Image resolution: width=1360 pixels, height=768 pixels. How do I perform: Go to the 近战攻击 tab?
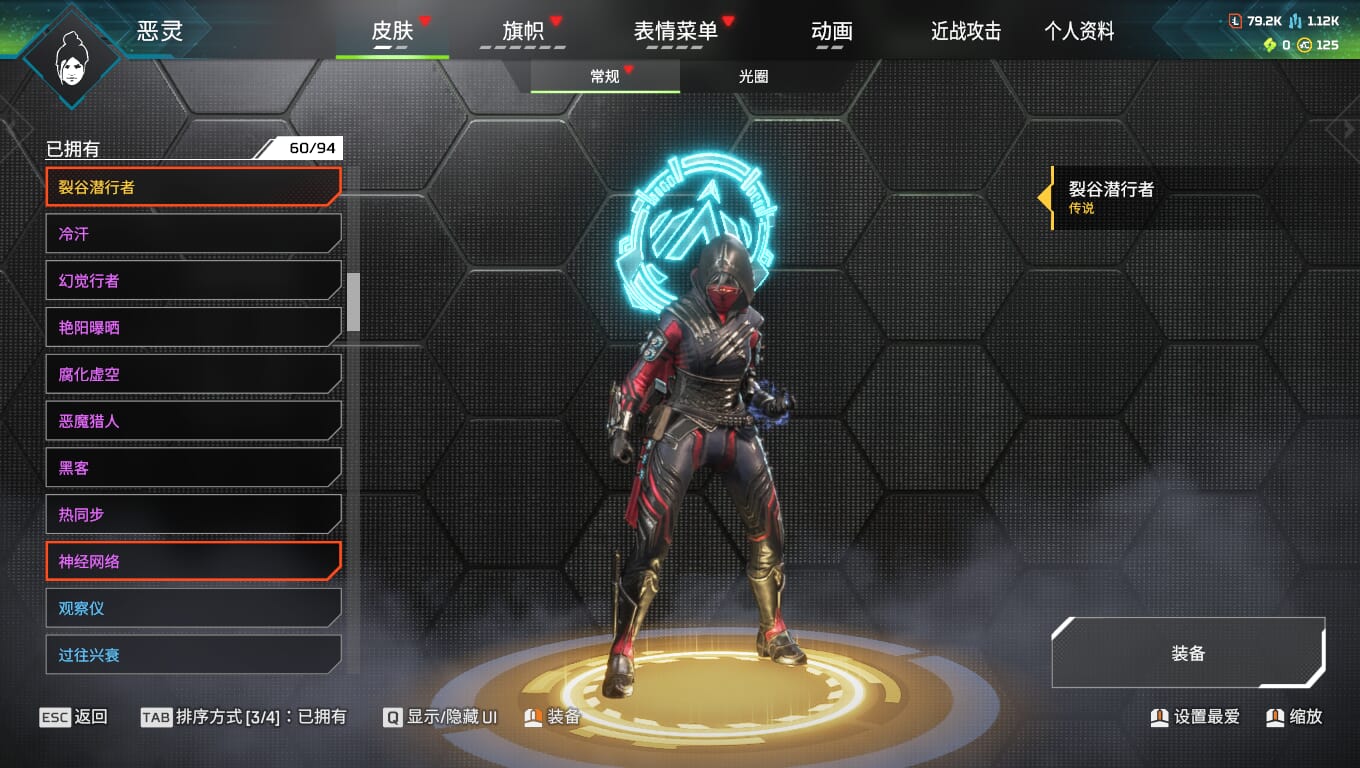coord(966,31)
